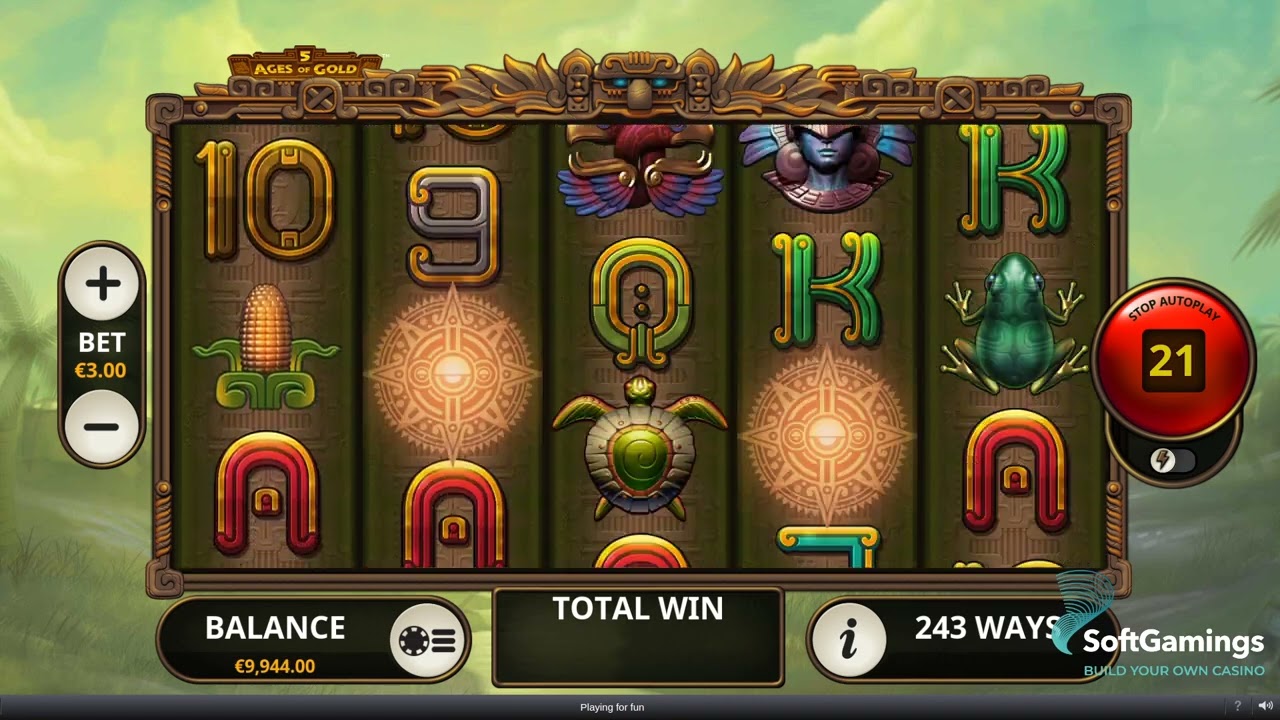Open the help question mark icon
The image size is (1280, 720).
[x=1237, y=707]
